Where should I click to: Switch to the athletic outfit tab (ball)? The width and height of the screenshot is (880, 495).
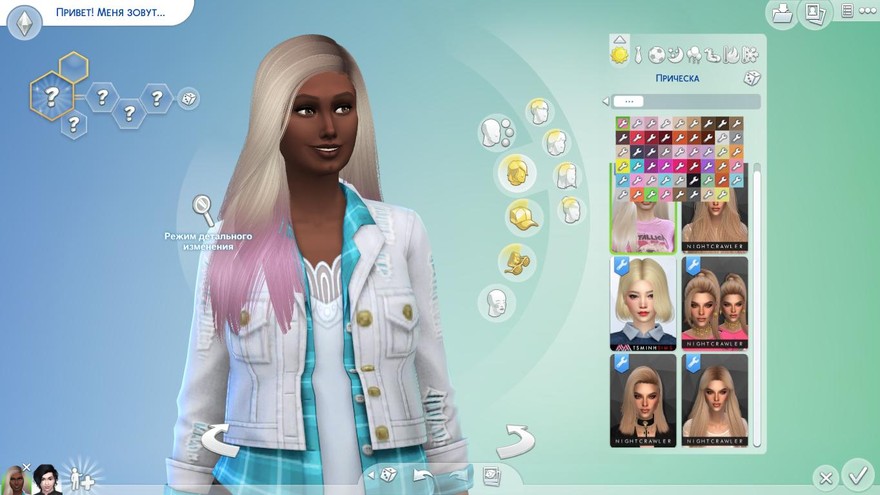tap(657, 54)
